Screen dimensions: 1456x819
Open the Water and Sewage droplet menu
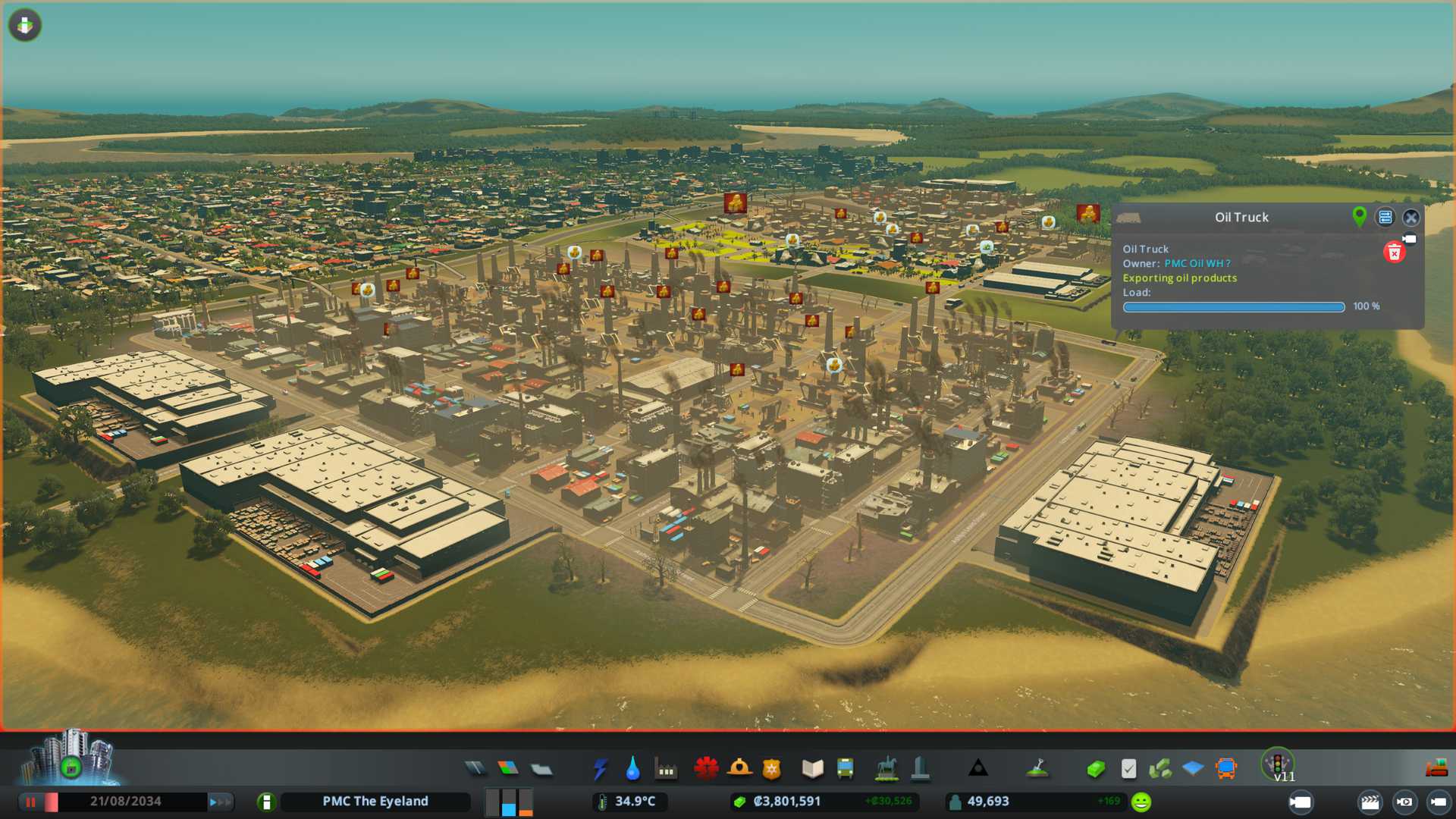632,769
